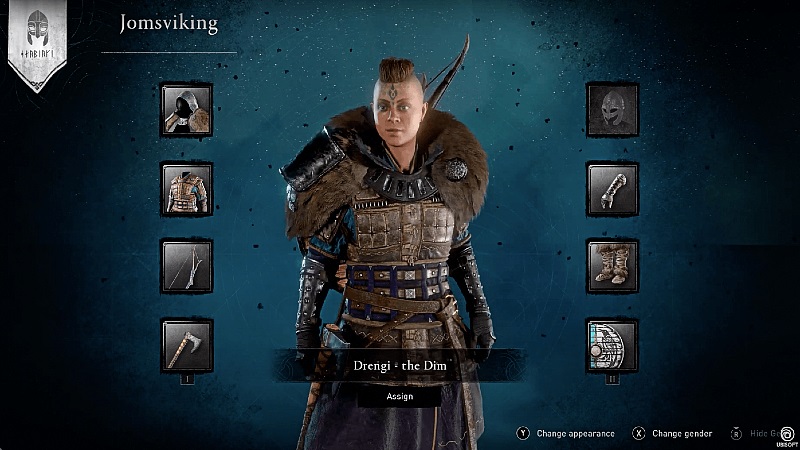Select the hooded cloak equipment slot
Screen dimensions: 800x450
tap(187, 110)
